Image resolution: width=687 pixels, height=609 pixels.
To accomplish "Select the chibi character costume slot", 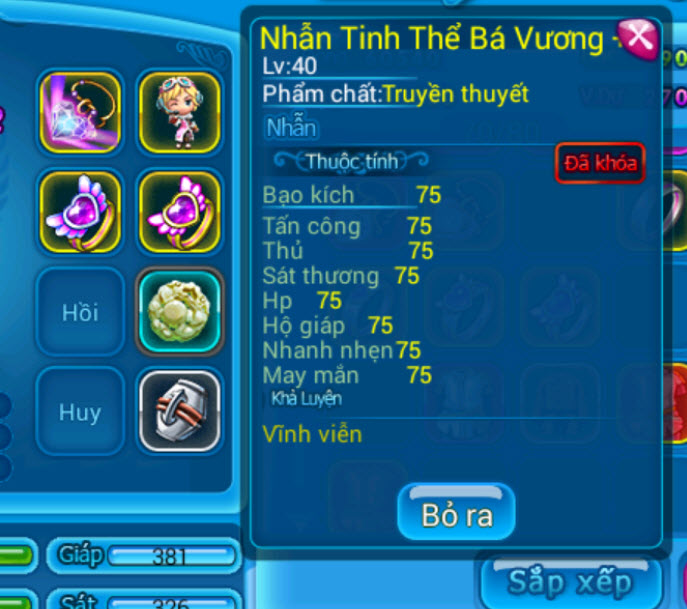I will tap(179, 110).
